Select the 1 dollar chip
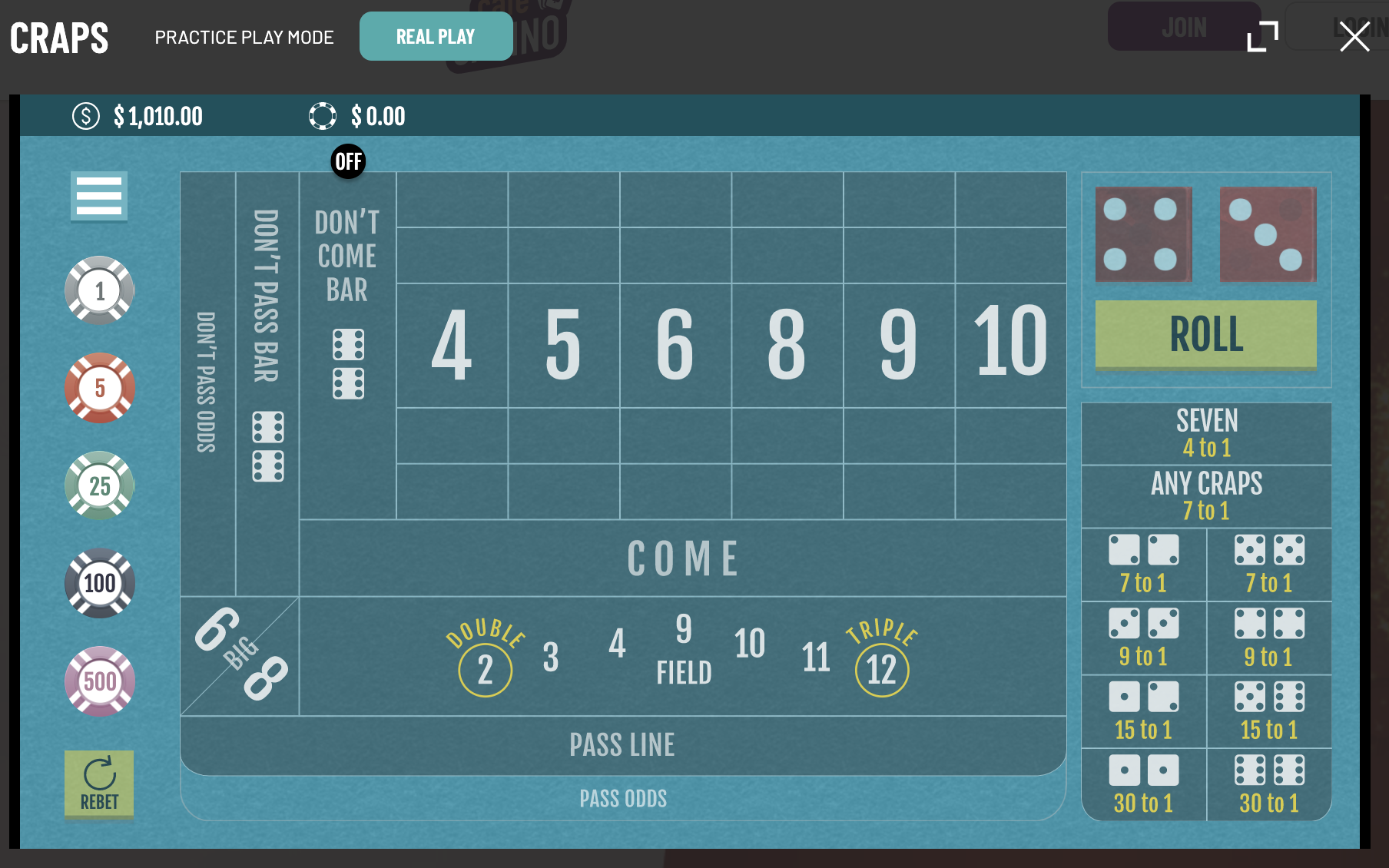Viewport: 1389px width, 868px height. pyautogui.click(x=100, y=291)
